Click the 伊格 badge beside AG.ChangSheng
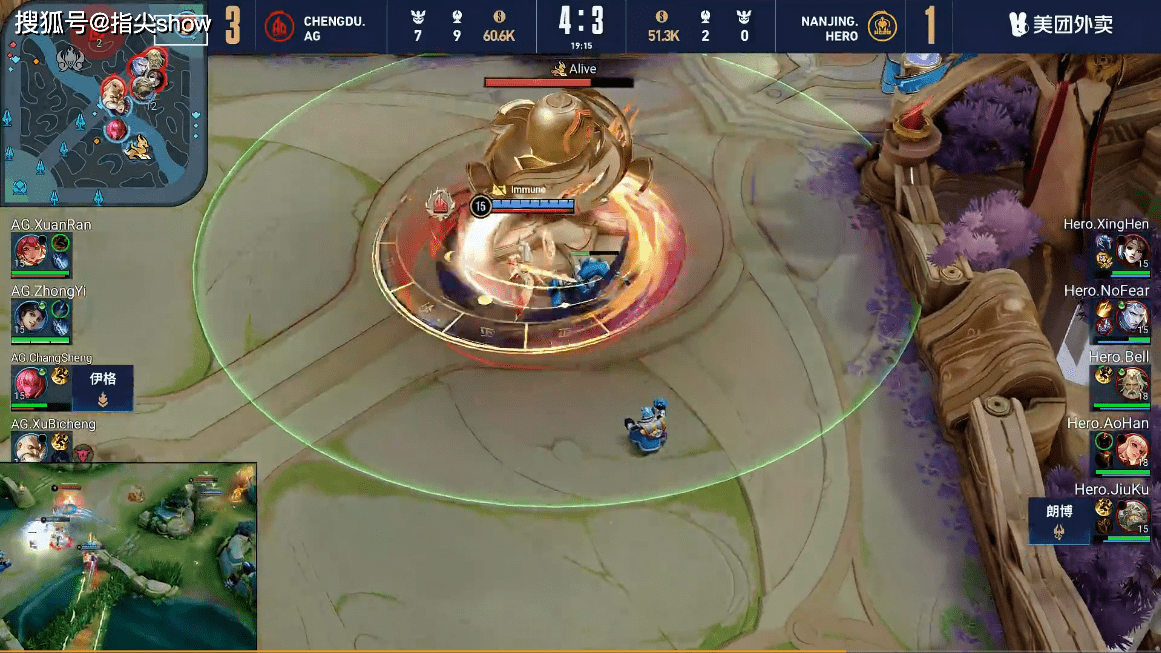This screenshot has width=1161, height=653. click(x=103, y=388)
